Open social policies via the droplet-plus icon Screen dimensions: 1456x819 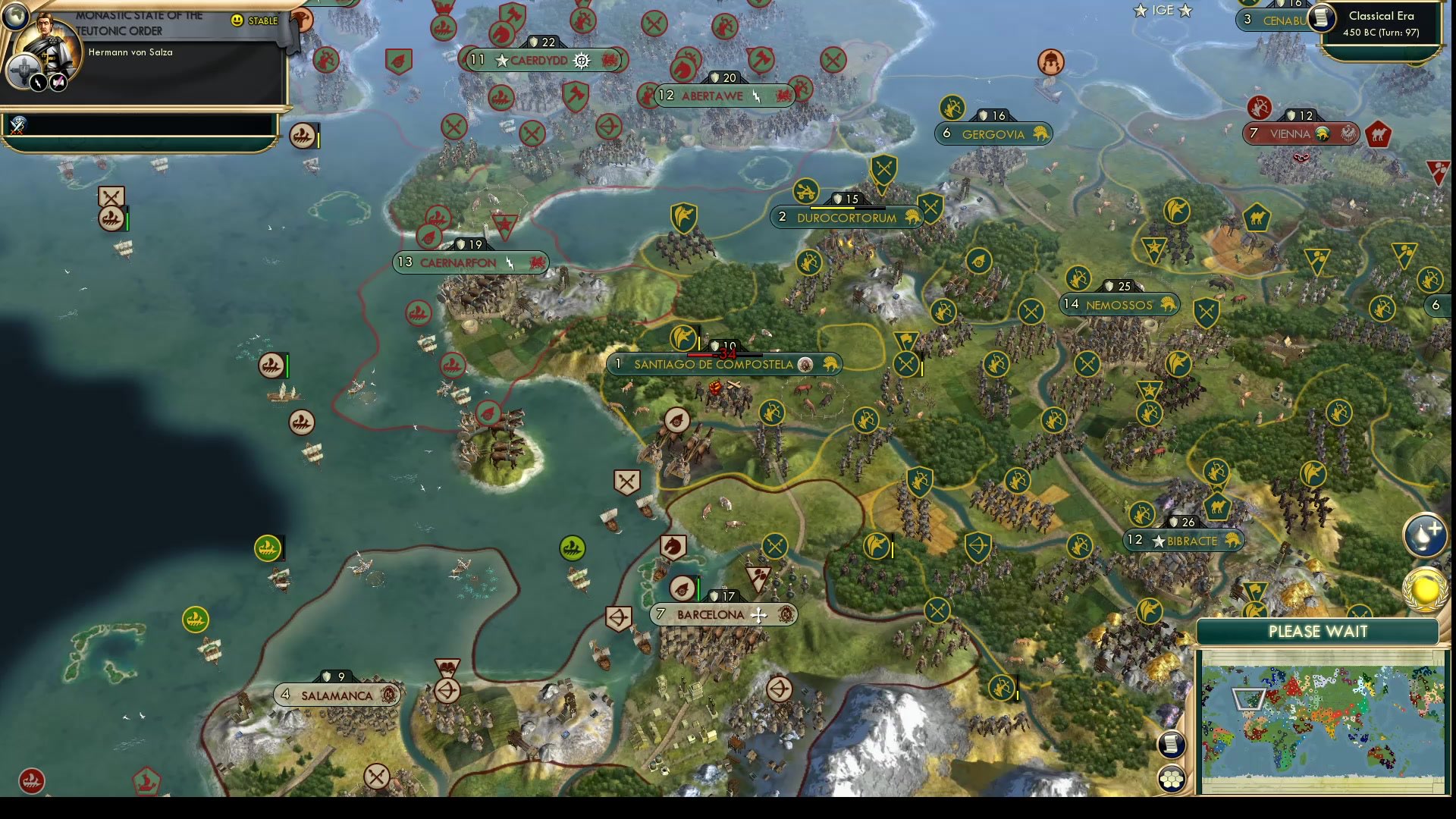tap(1427, 533)
